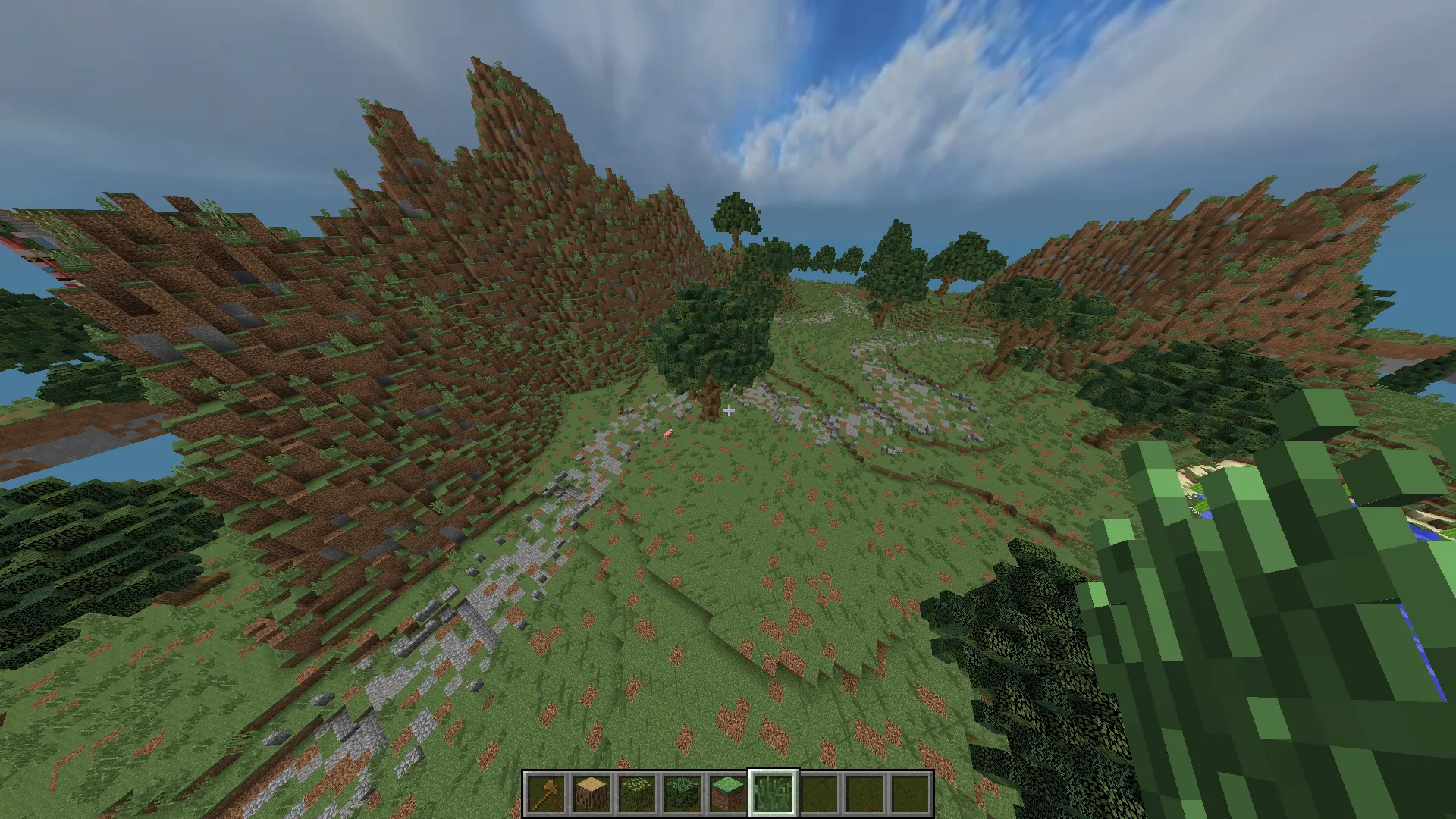This screenshot has width=1456, height=819.
Task: Select the grass dirt block slot
Action: coord(728,793)
